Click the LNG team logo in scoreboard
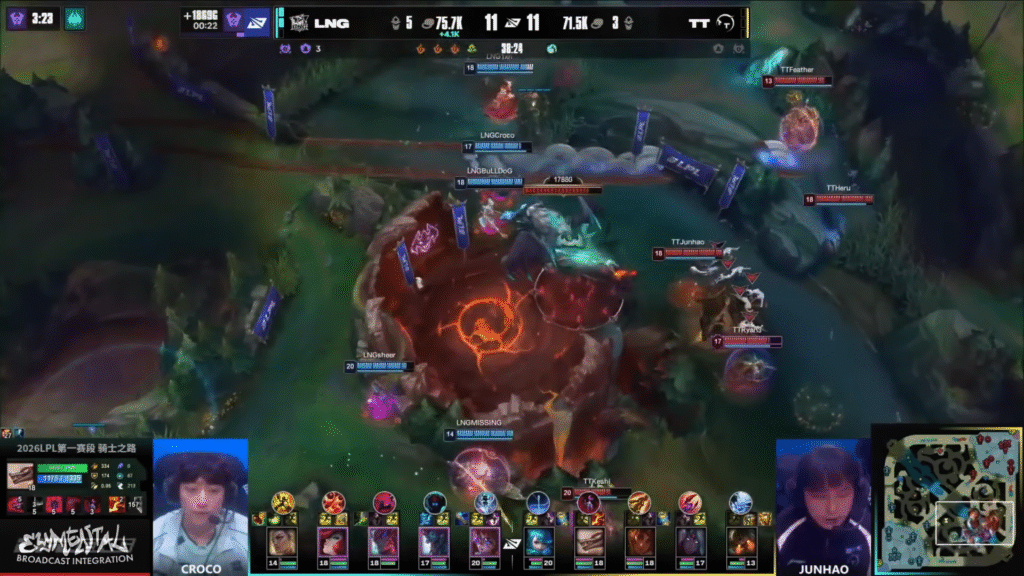The width and height of the screenshot is (1024, 576). [x=297, y=22]
